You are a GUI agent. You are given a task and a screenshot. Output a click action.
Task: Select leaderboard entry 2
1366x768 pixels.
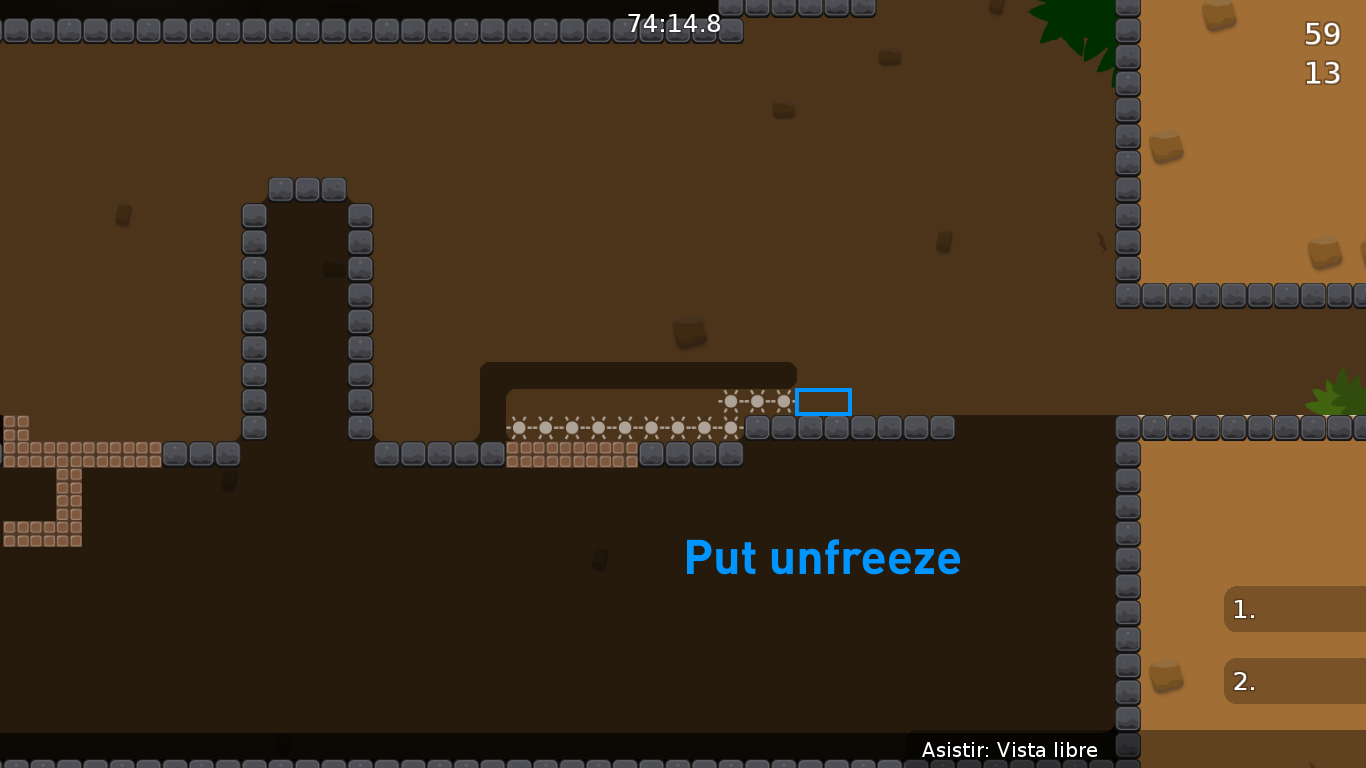click(x=1290, y=681)
